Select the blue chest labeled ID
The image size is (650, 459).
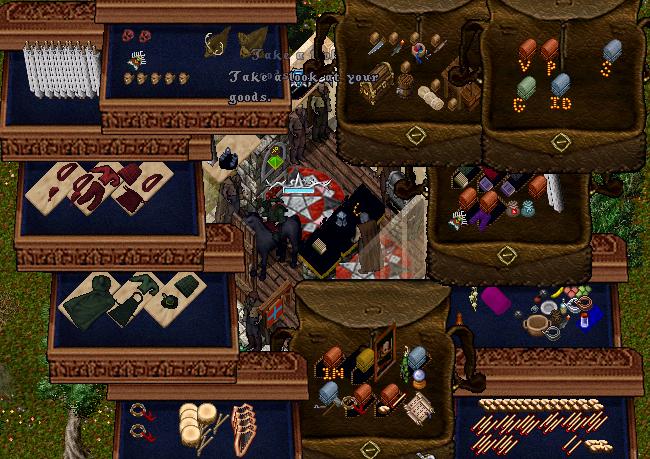561,86
